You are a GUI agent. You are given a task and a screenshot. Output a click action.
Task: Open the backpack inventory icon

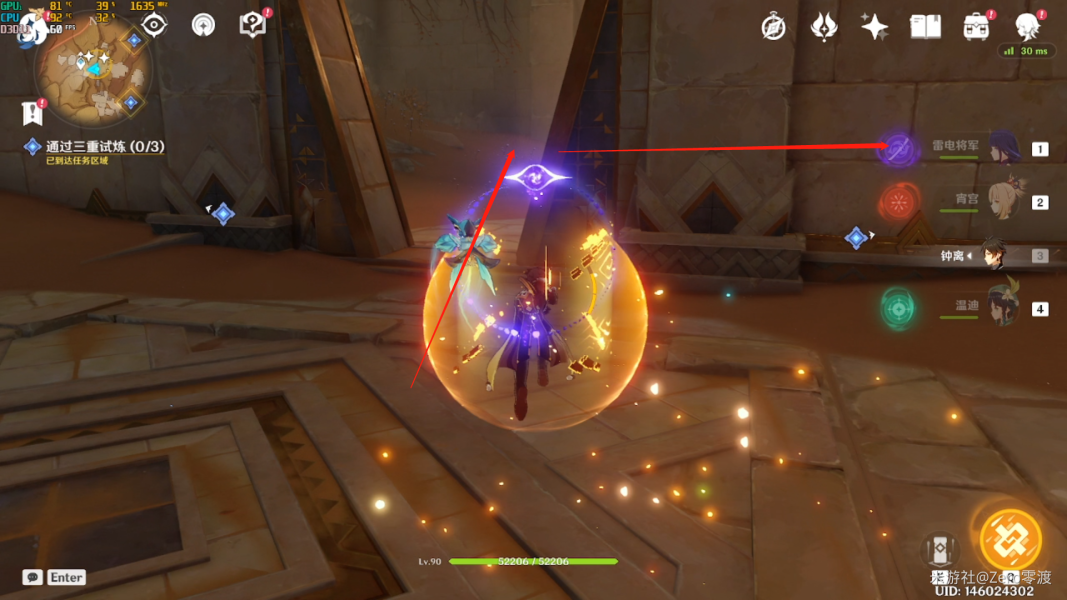point(976,27)
